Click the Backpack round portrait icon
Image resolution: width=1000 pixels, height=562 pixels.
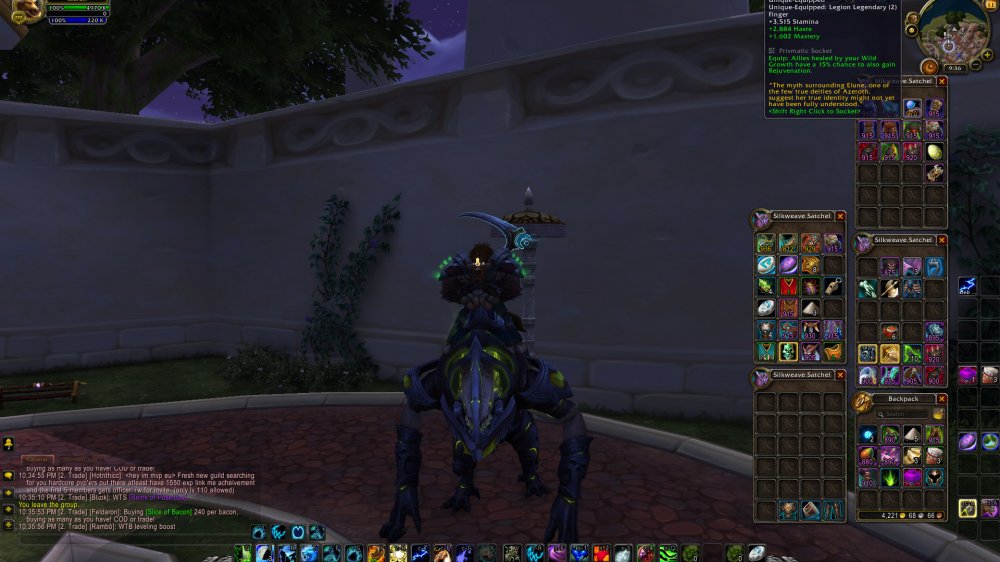click(862, 402)
